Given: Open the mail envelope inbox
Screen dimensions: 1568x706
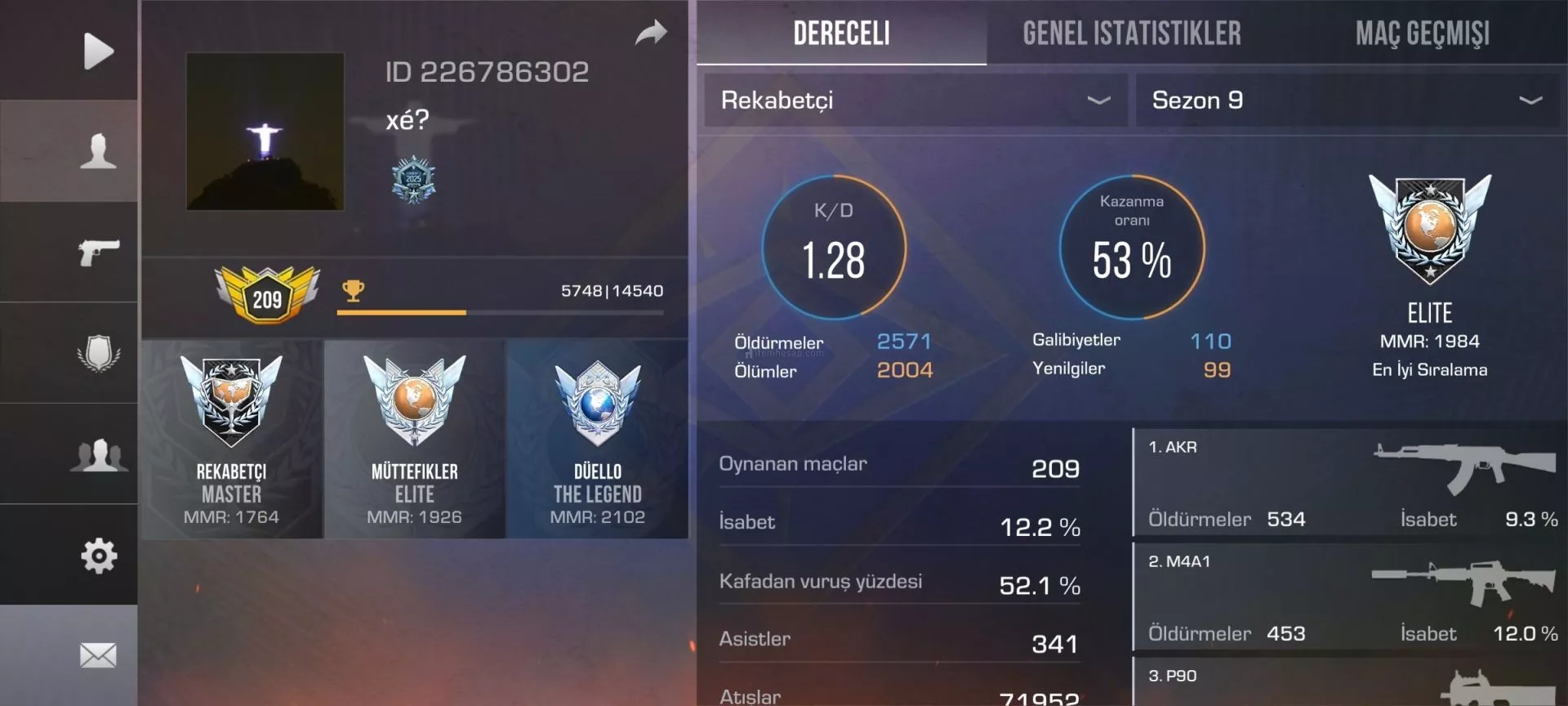Looking at the screenshot, I should point(98,655).
